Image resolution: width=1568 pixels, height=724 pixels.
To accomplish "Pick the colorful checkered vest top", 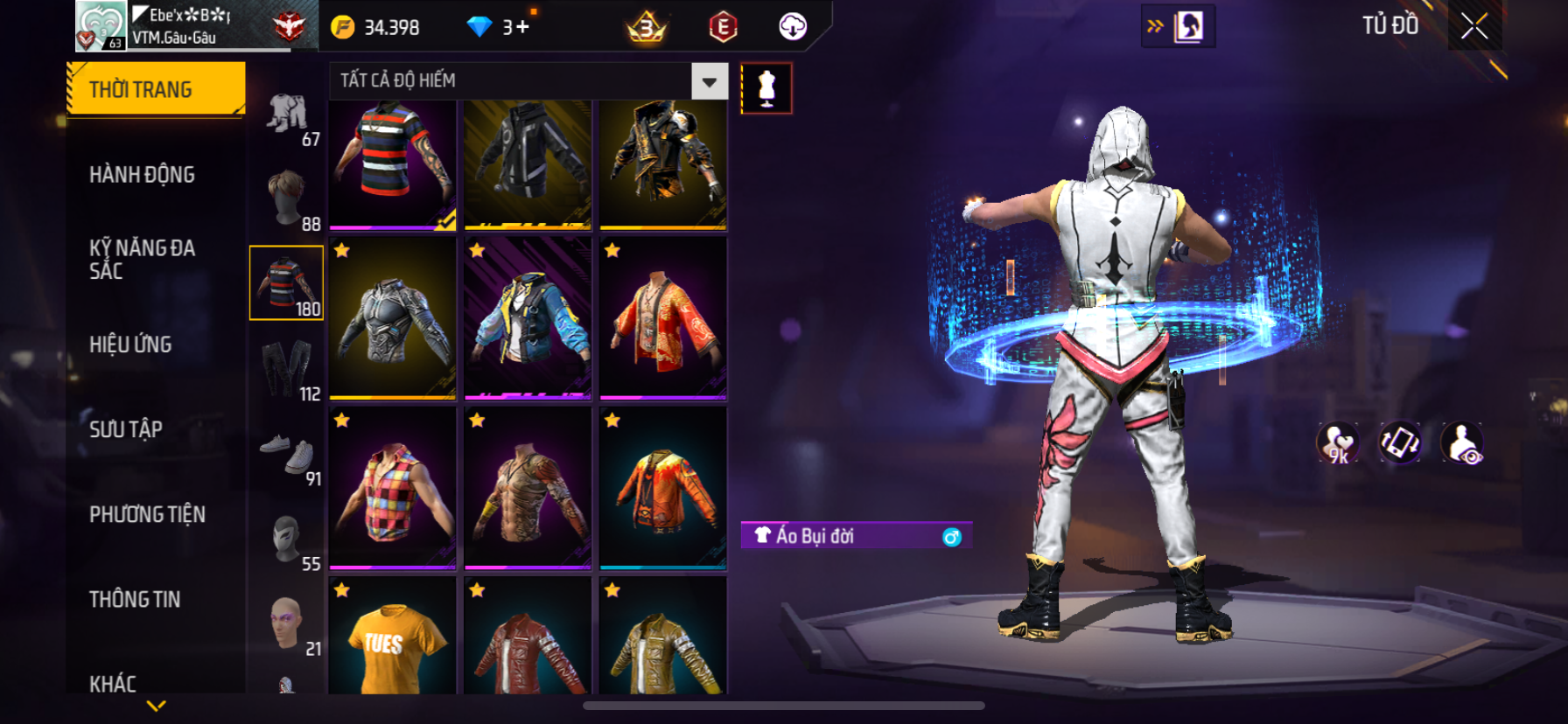I will pos(393,490).
